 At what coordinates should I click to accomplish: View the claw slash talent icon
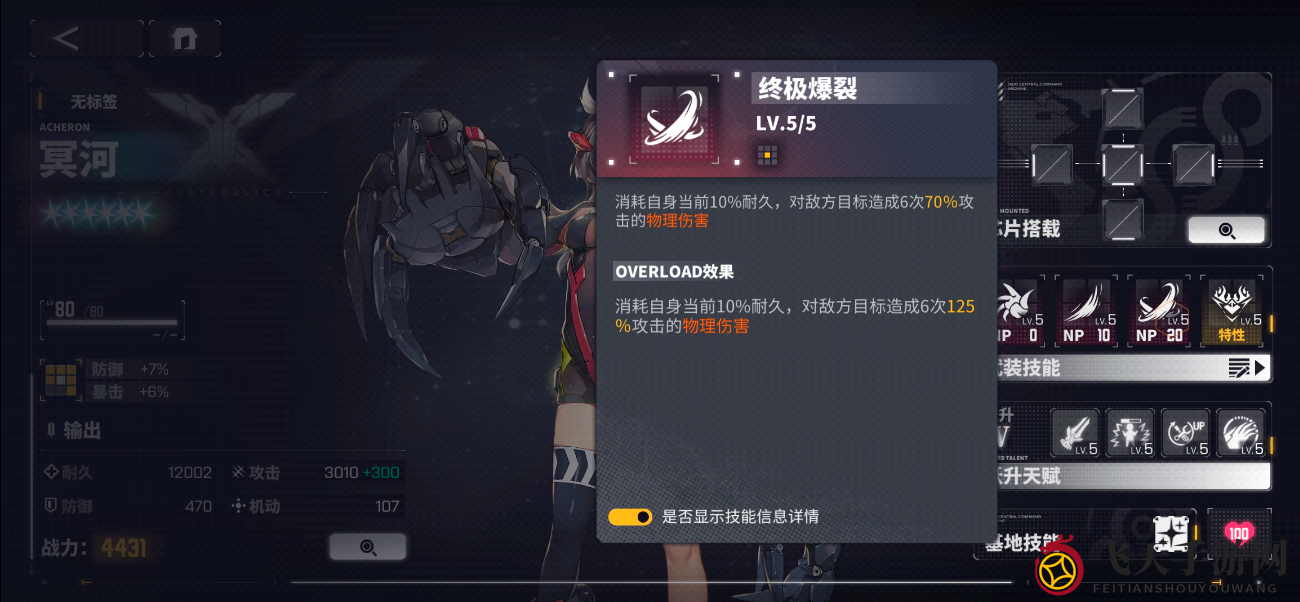[x=1240, y=434]
